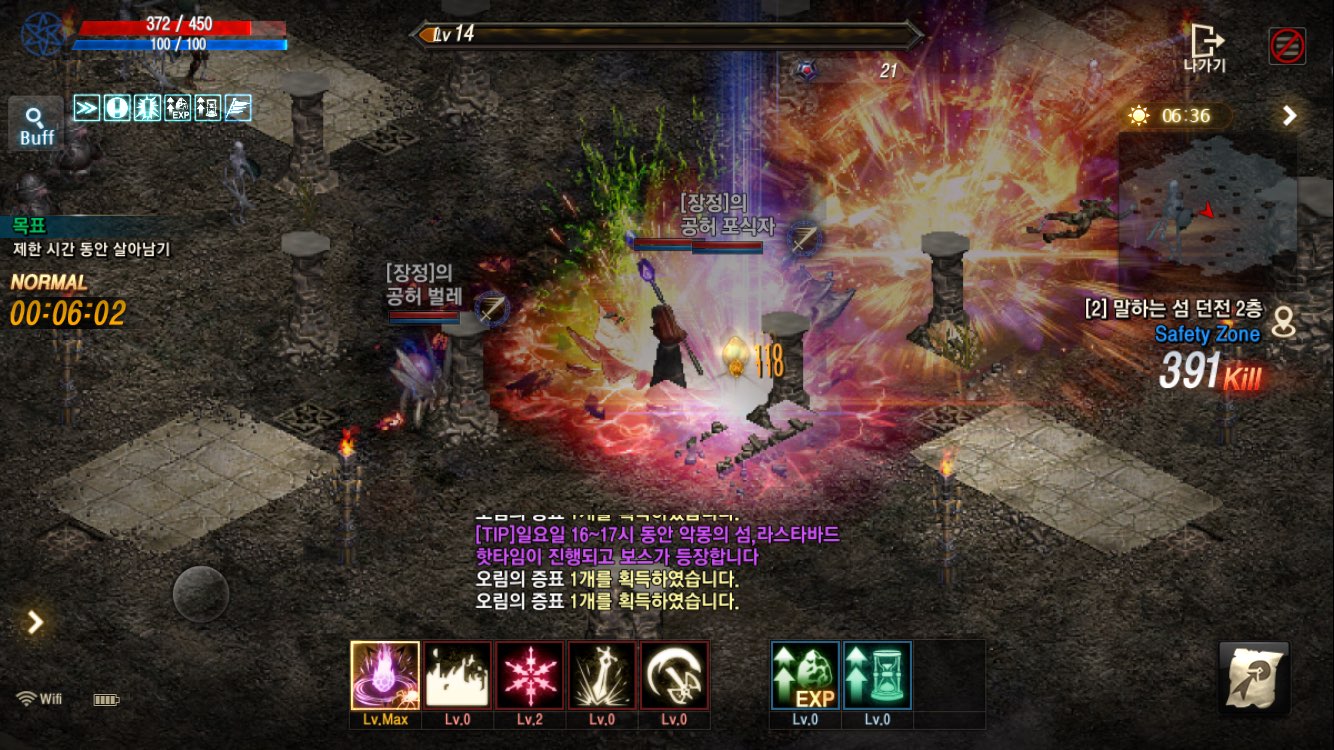Tap the pentagram class emblem
The width and height of the screenshot is (1334, 750).
pos(43,34)
